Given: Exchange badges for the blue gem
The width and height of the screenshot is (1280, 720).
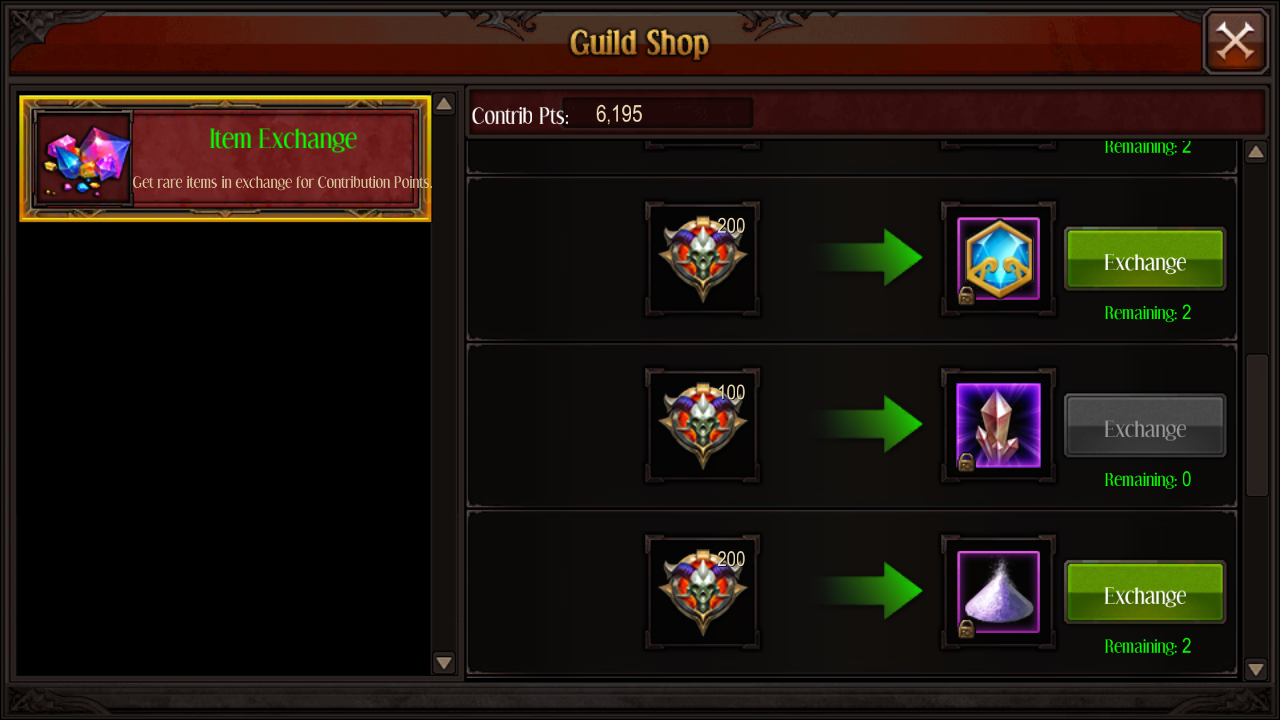Looking at the screenshot, I should pyautogui.click(x=1144, y=260).
